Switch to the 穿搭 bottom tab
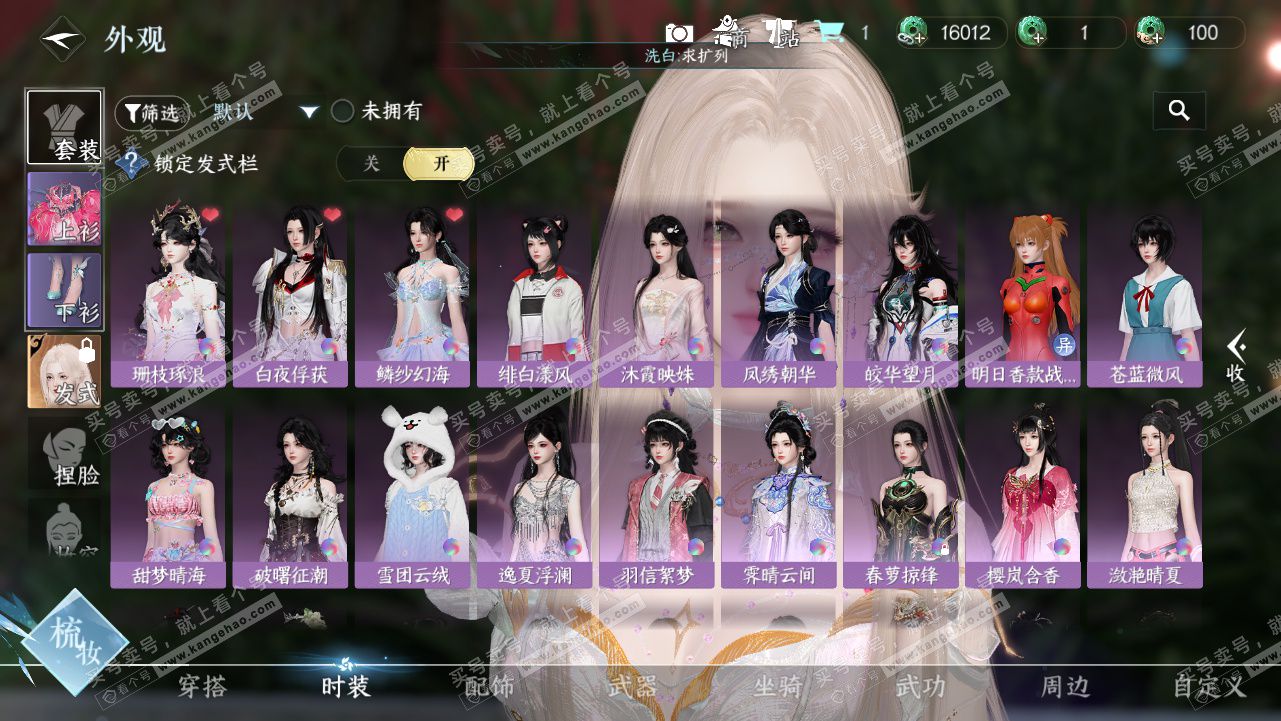 [202, 687]
